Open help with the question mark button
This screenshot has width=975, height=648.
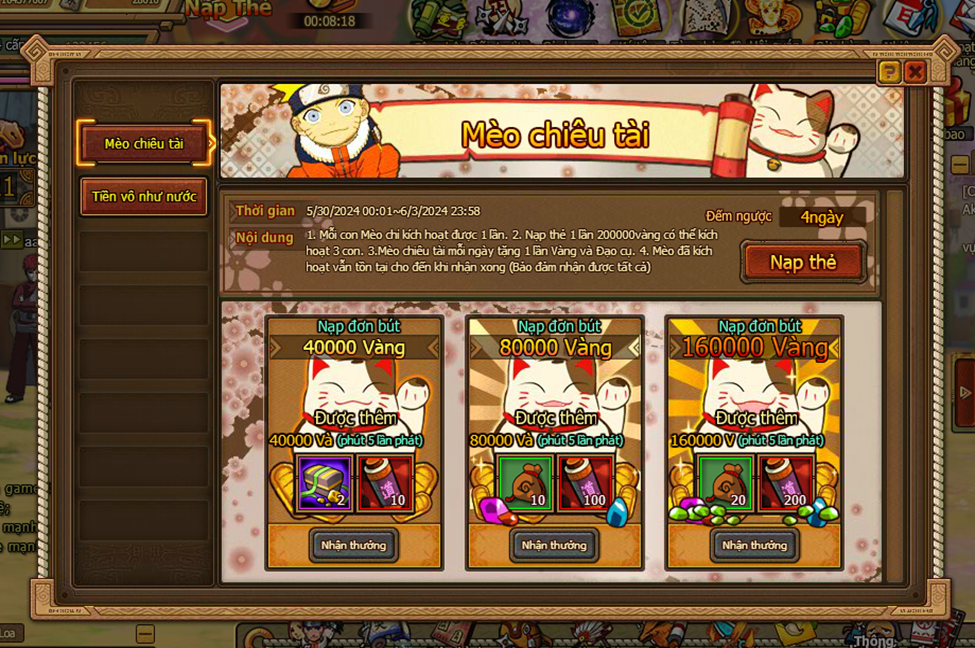[x=888, y=72]
